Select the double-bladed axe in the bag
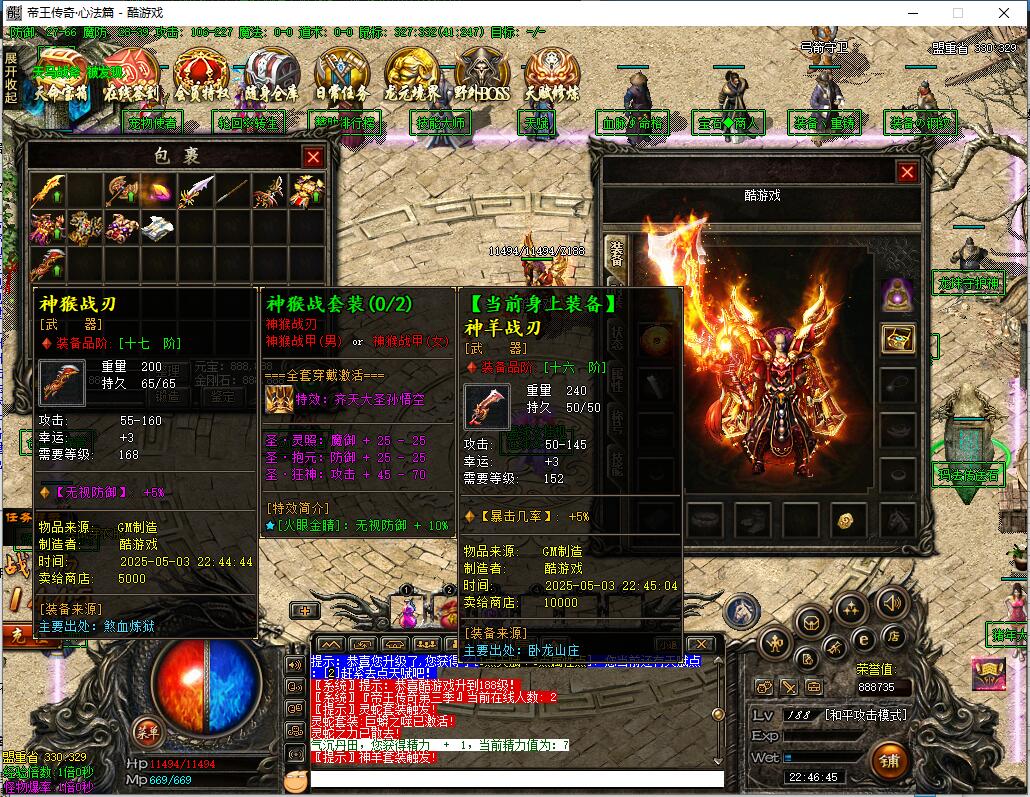Image resolution: width=1030 pixels, height=797 pixels. [122, 190]
